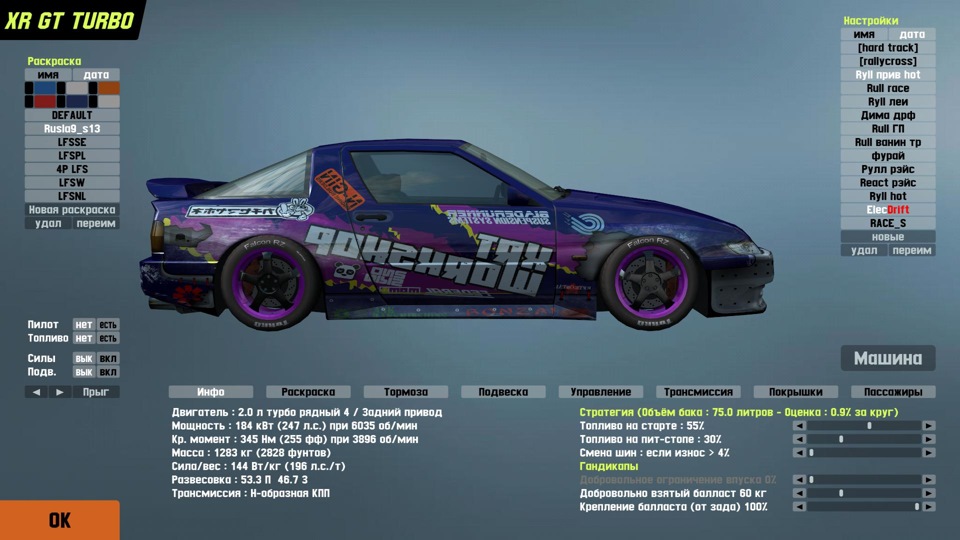Sort setups by дата

[x=912, y=34]
